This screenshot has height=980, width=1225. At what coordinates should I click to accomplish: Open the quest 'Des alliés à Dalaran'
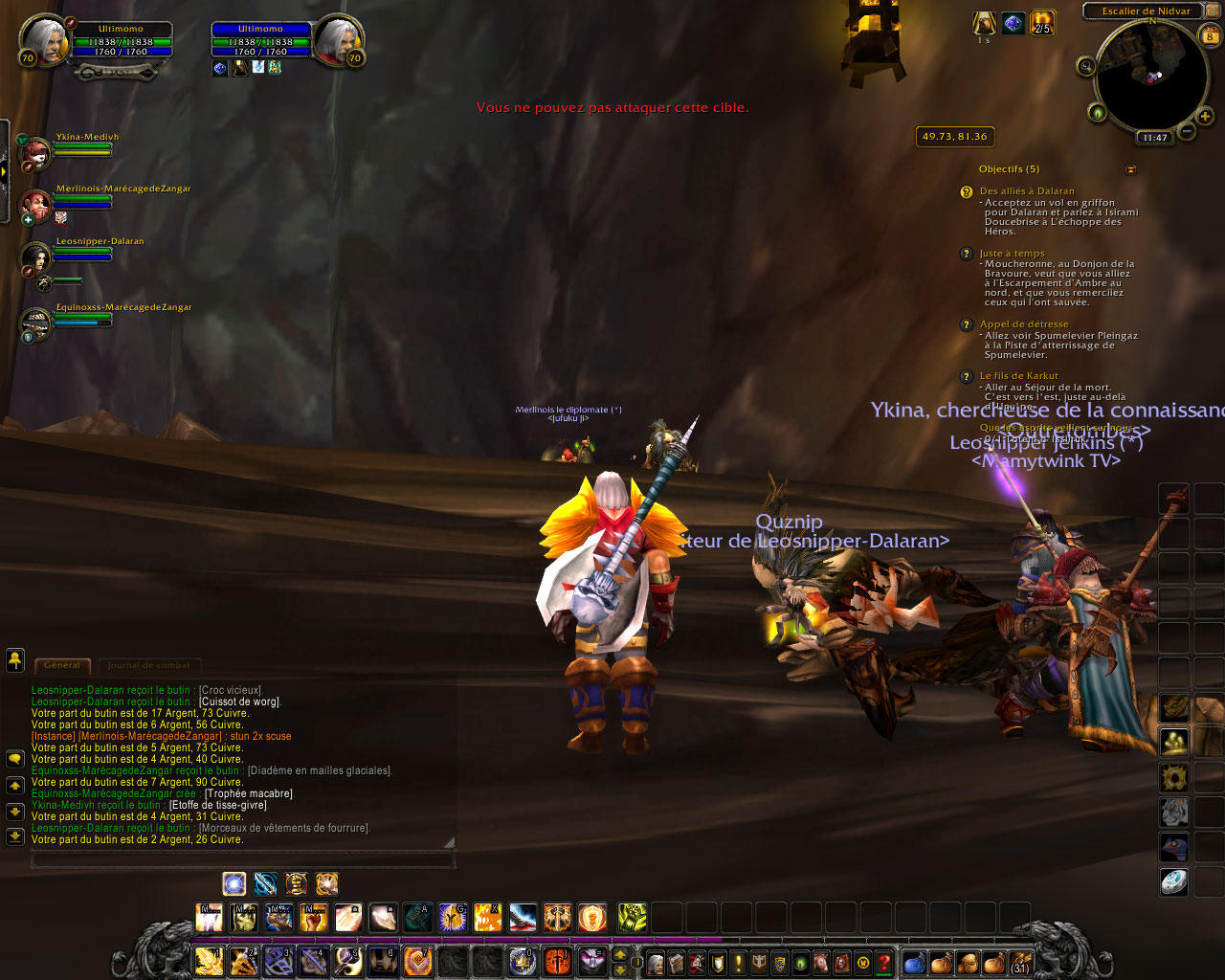(x=1027, y=191)
